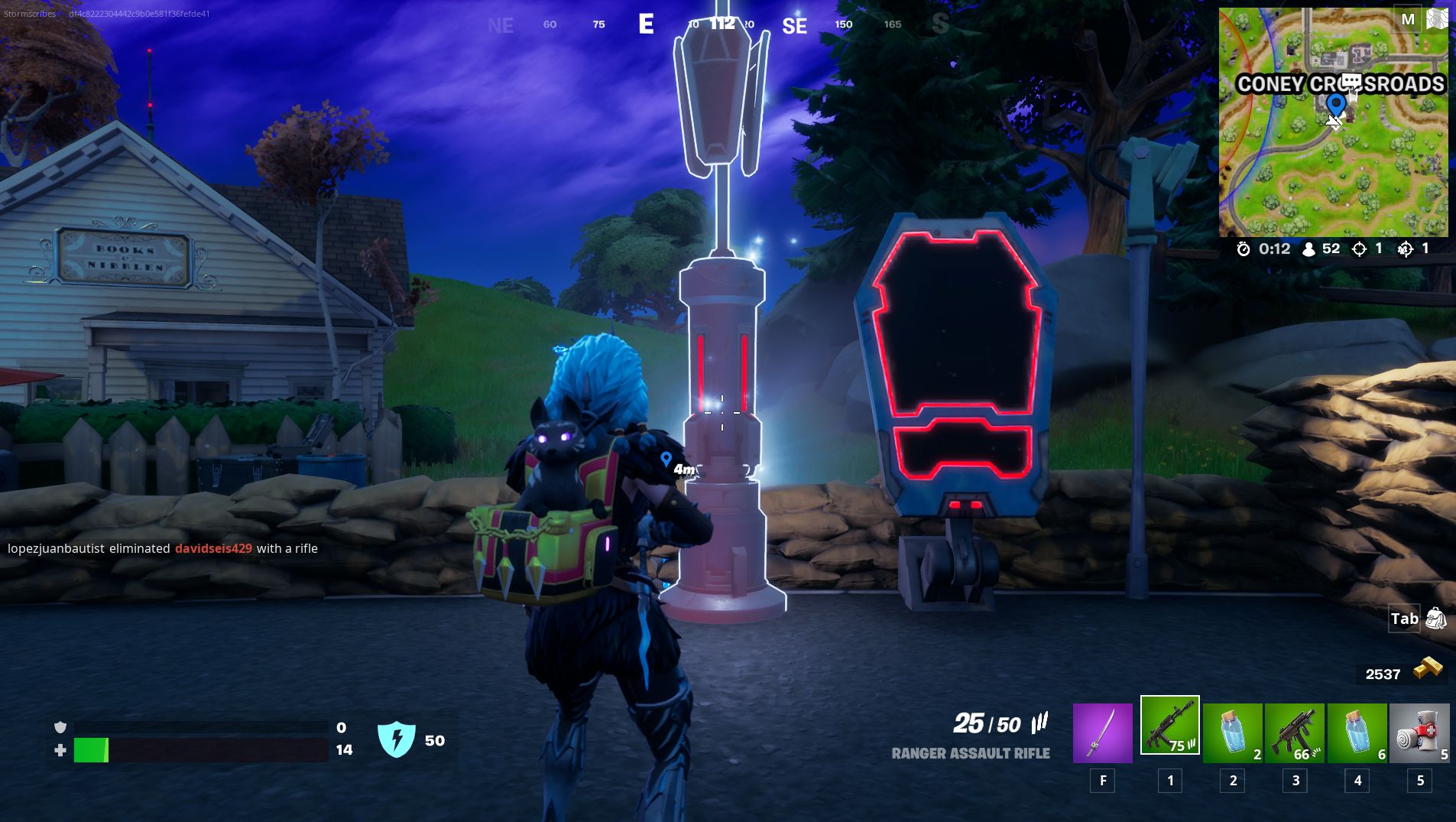Click the shield bolt icon next to 50
Image resolution: width=1456 pixels, height=822 pixels.
[x=398, y=739]
